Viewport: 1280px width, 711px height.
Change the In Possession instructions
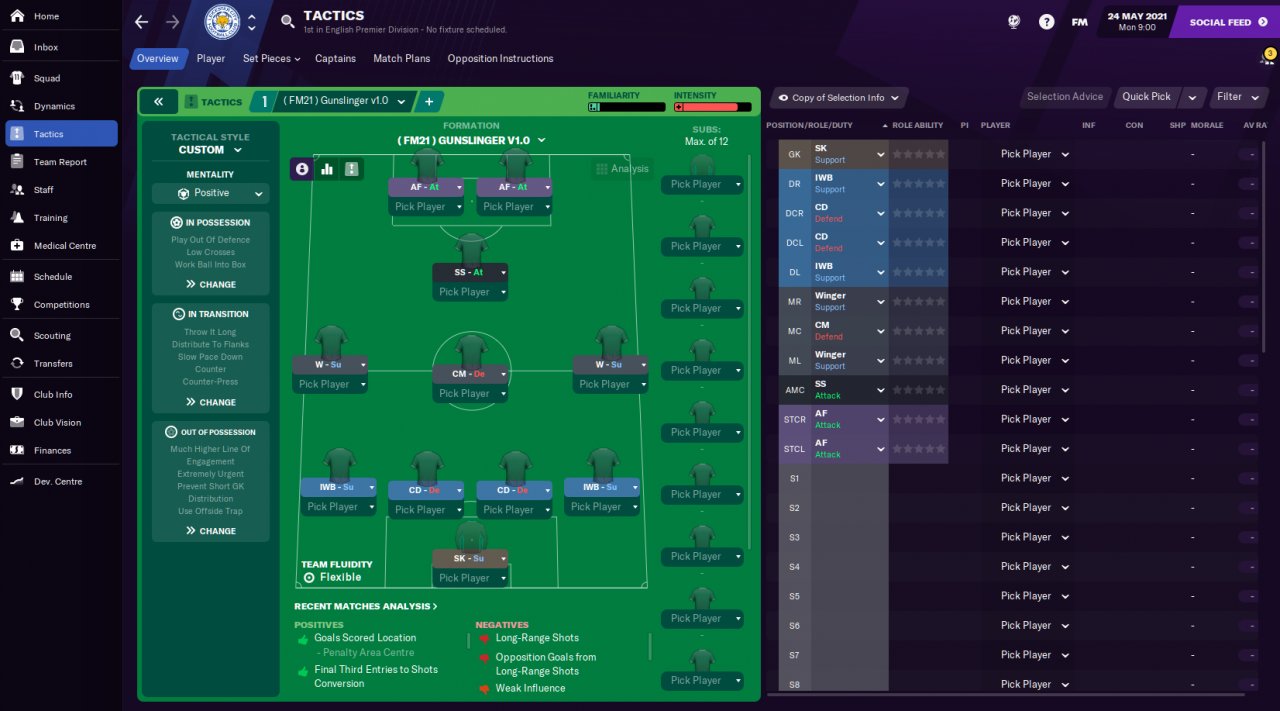click(x=210, y=285)
